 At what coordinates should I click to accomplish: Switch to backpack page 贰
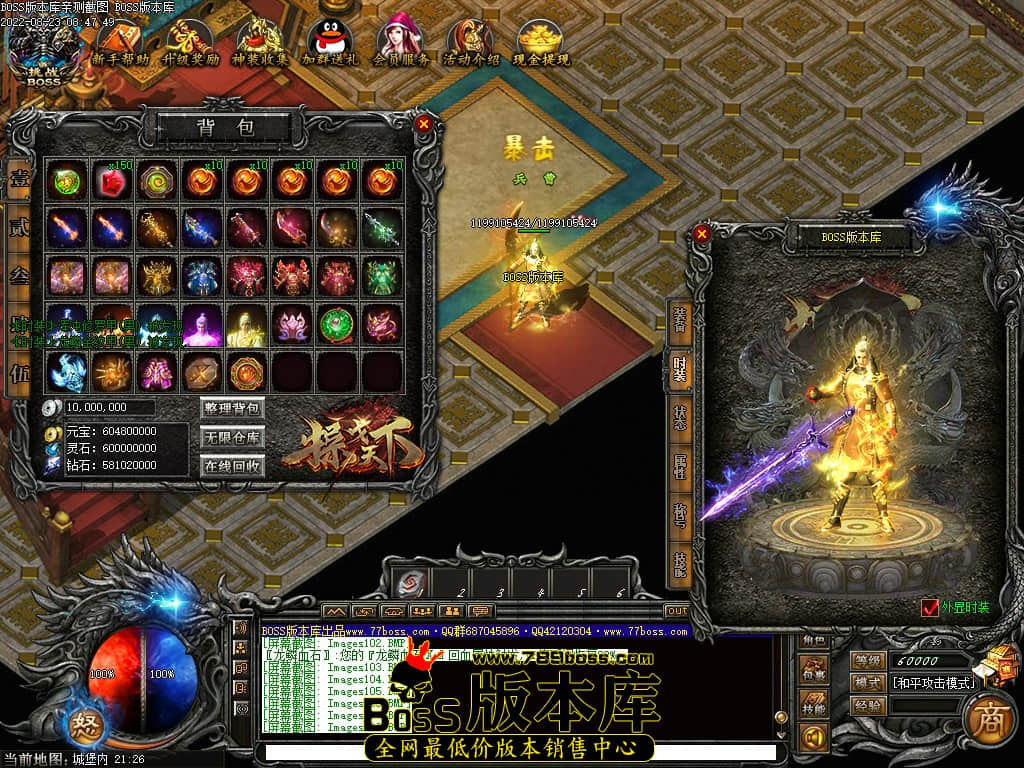pos(19,228)
